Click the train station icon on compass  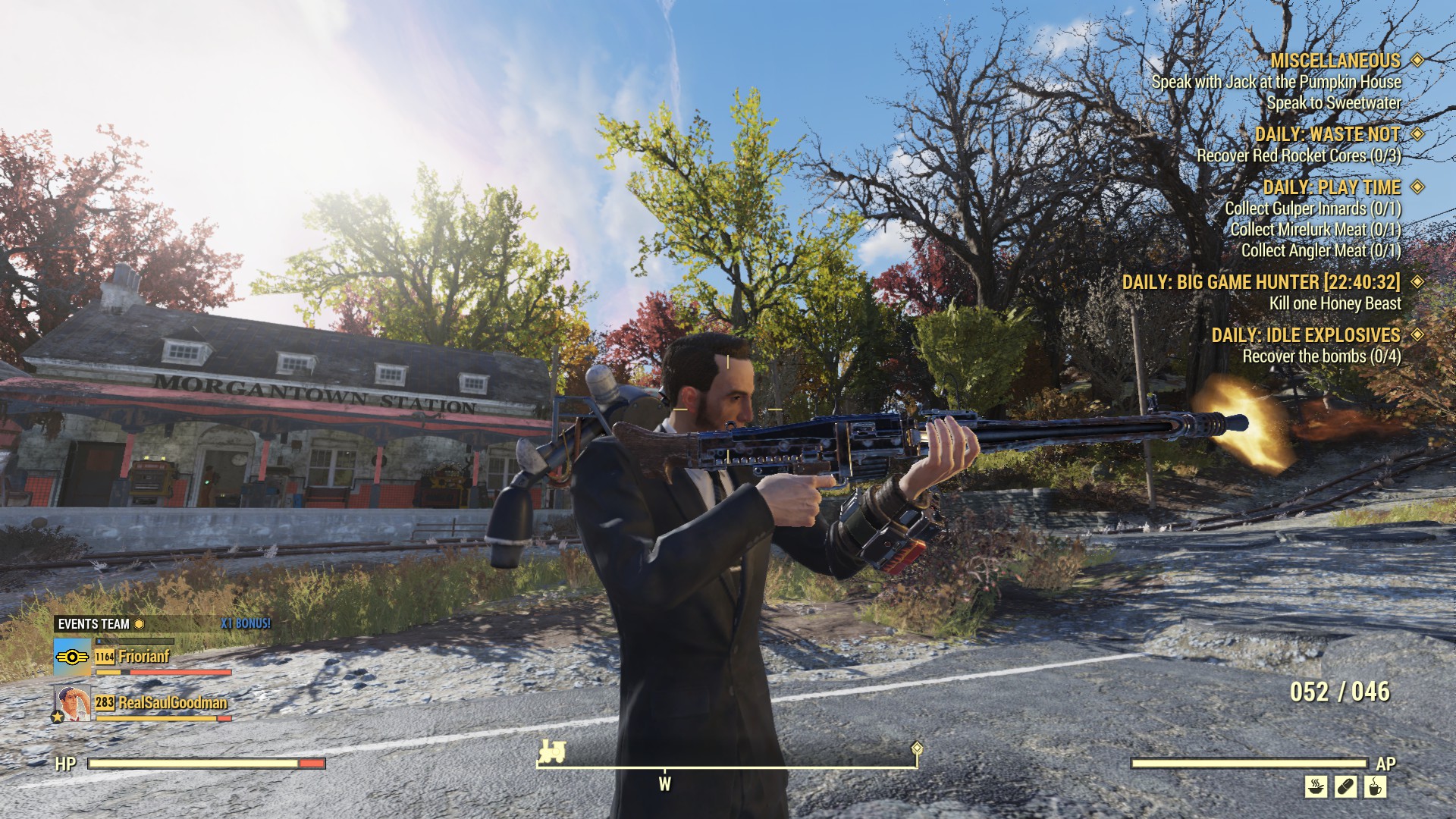coord(551,752)
